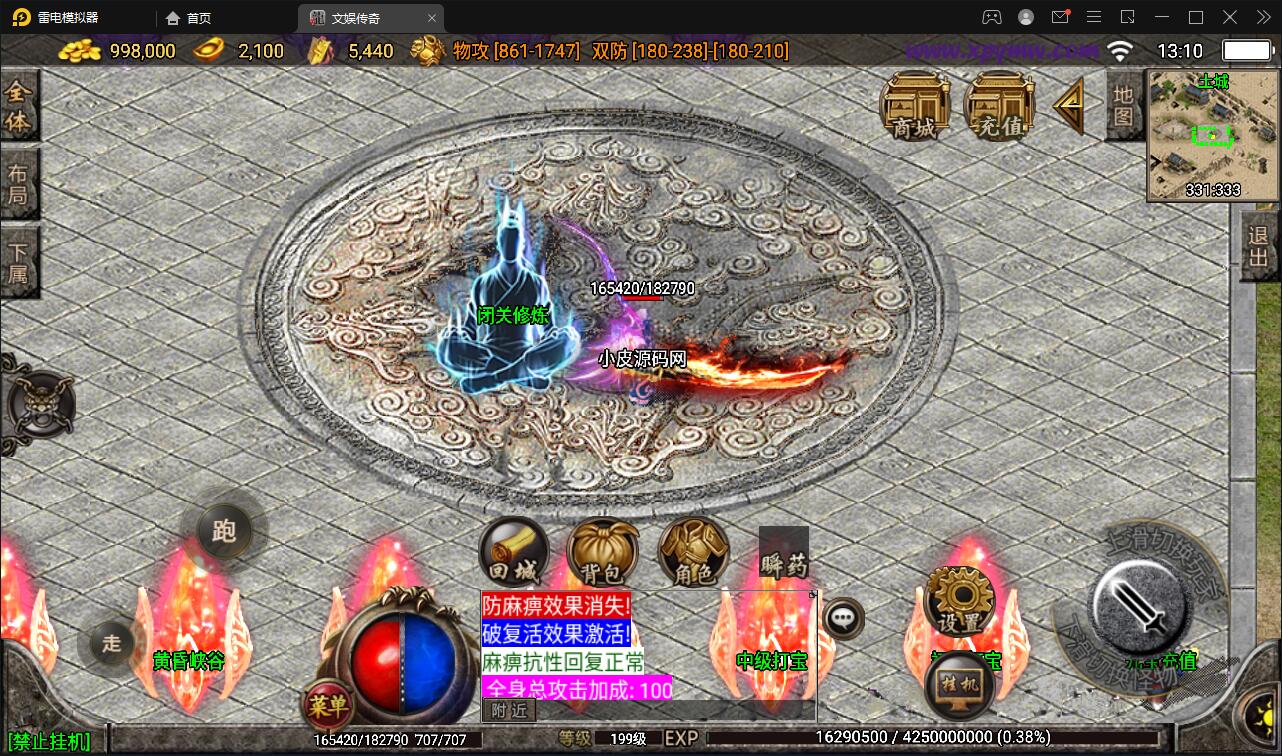Image resolution: width=1282 pixels, height=756 pixels.
Task: Open the 背包 backpack
Action: pos(602,553)
